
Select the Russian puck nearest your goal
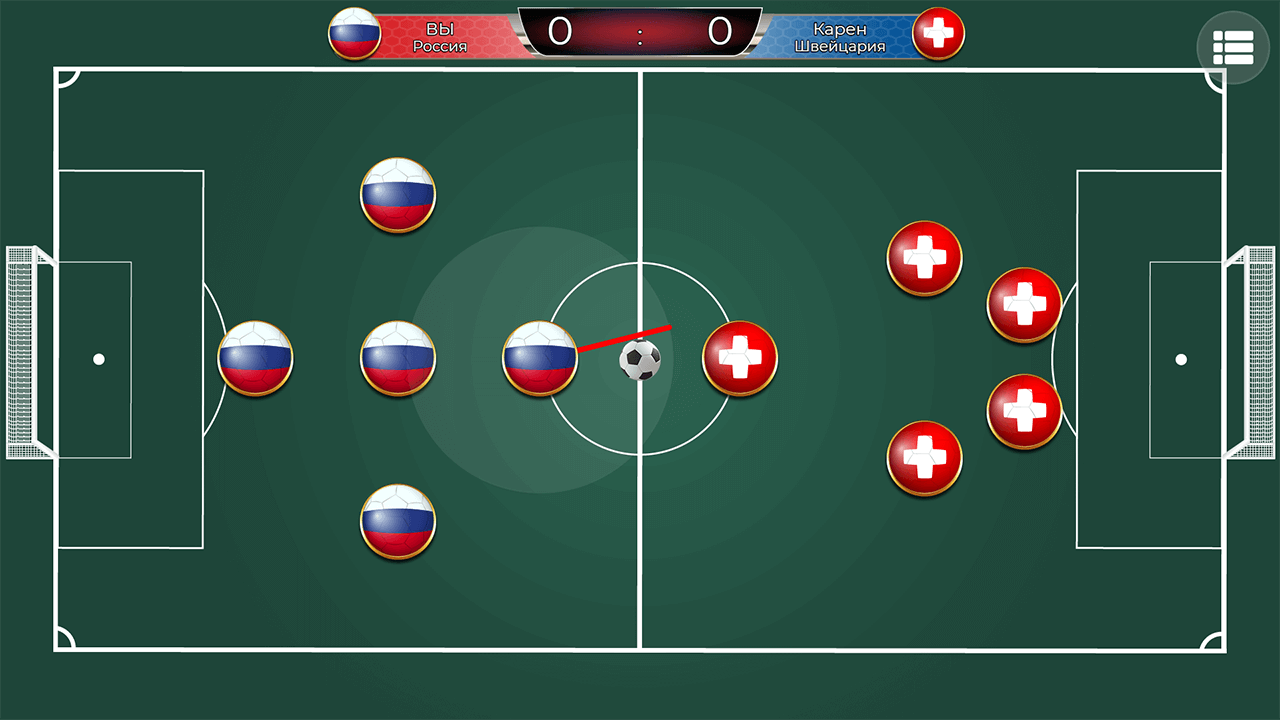(255, 360)
